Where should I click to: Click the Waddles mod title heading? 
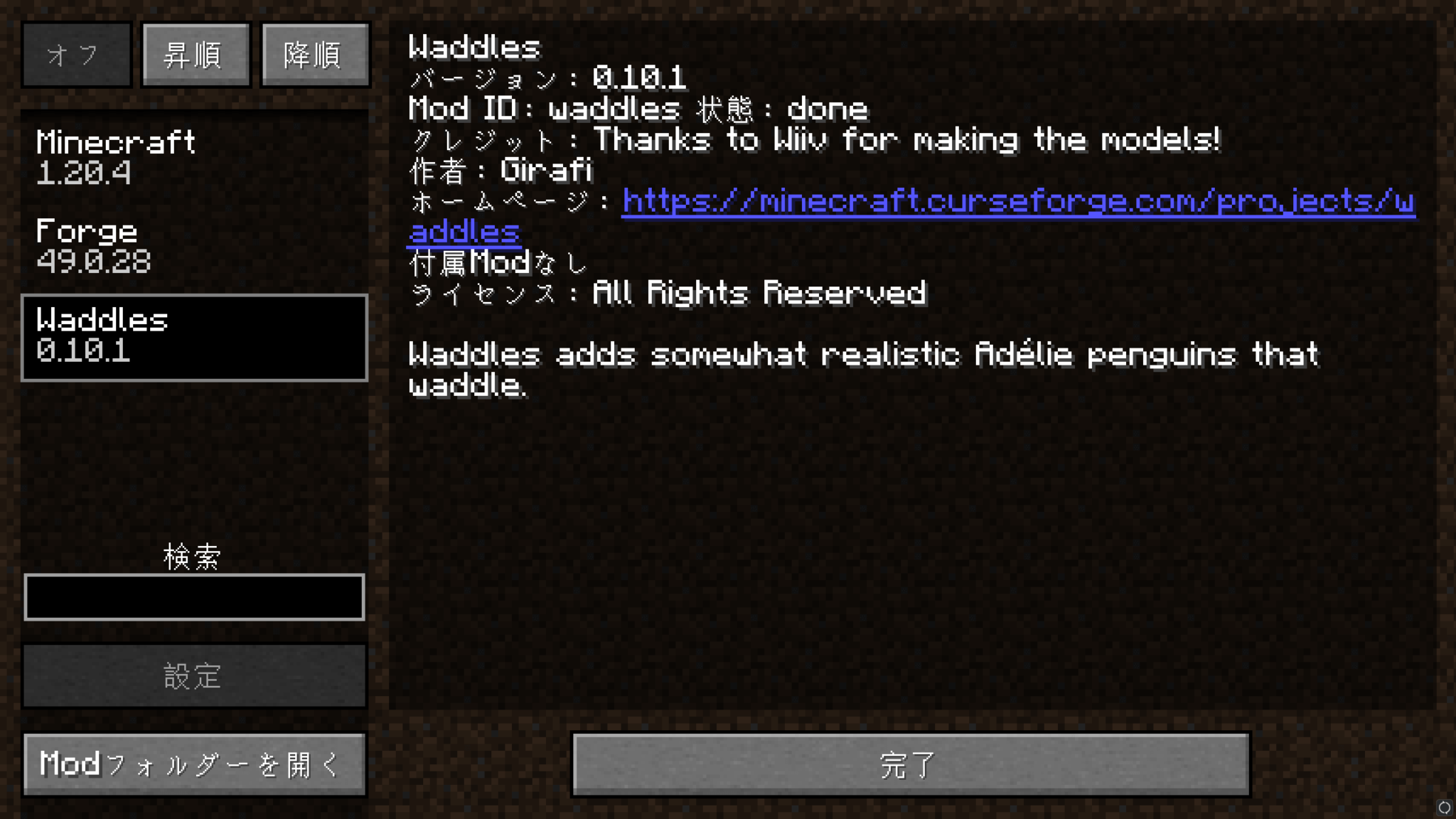click(x=473, y=47)
